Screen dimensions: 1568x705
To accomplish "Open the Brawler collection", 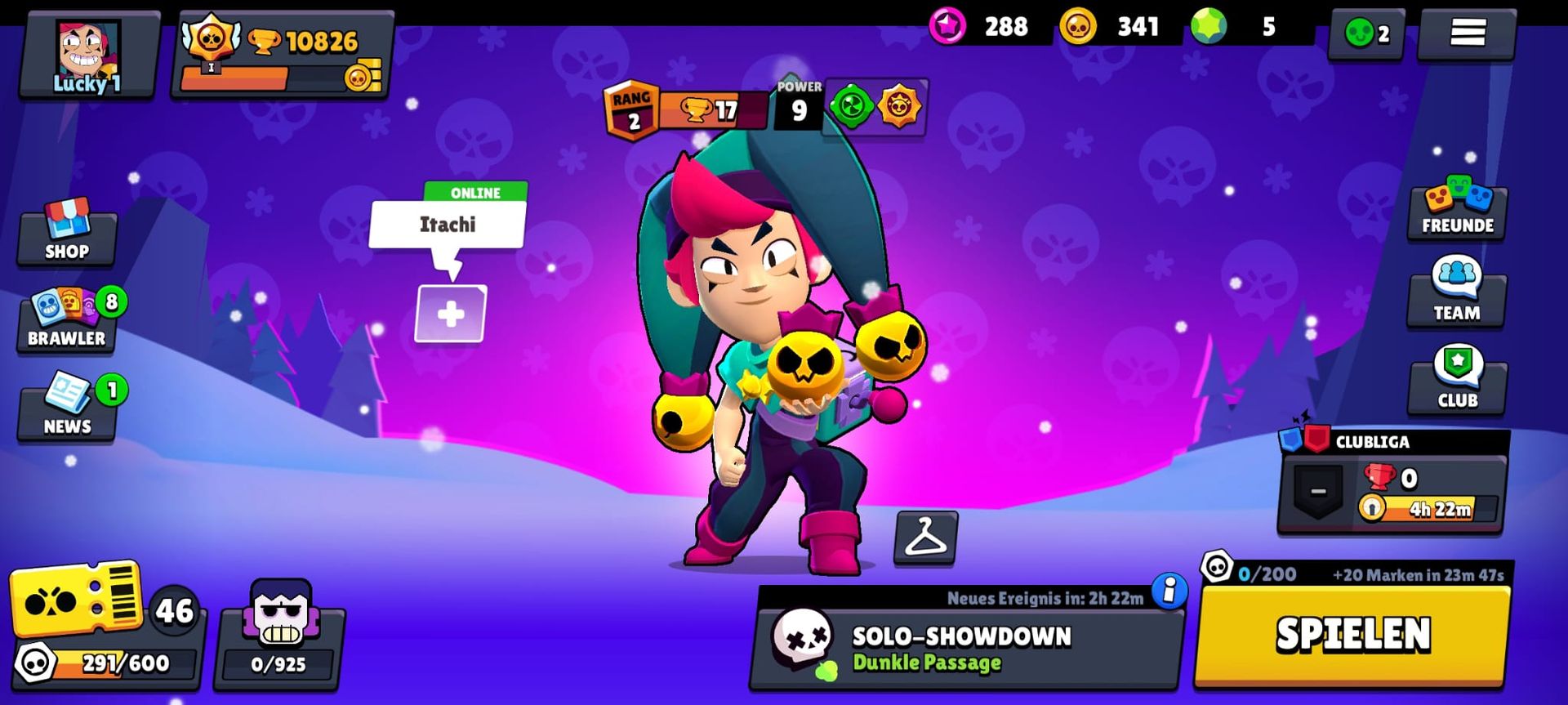I will click(67, 320).
